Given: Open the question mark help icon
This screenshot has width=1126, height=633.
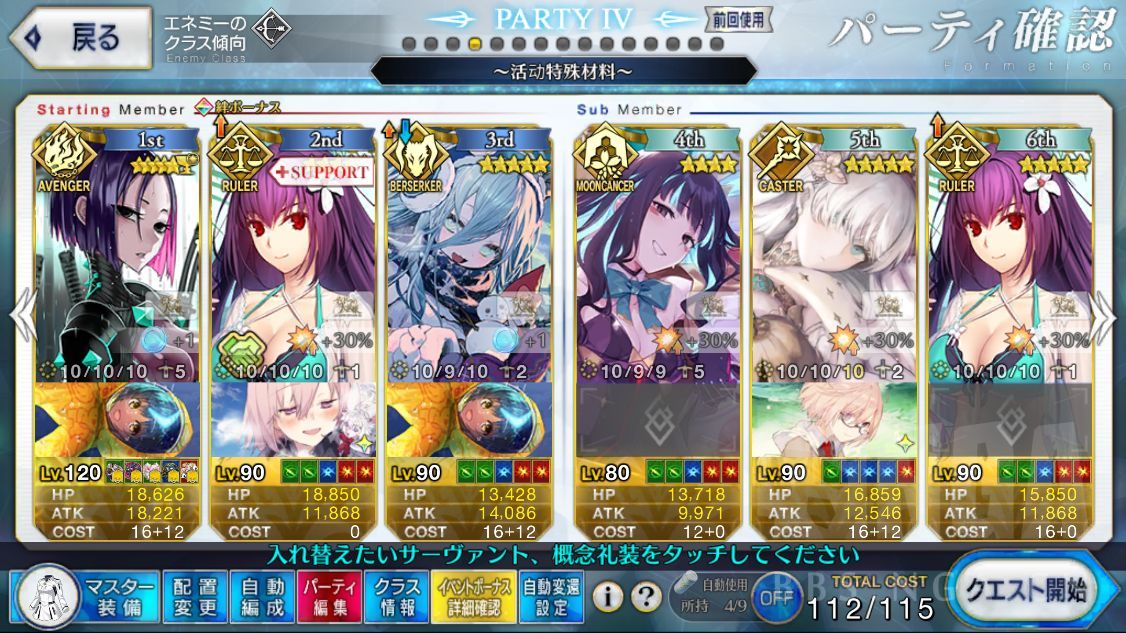Looking at the screenshot, I should (x=647, y=597).
